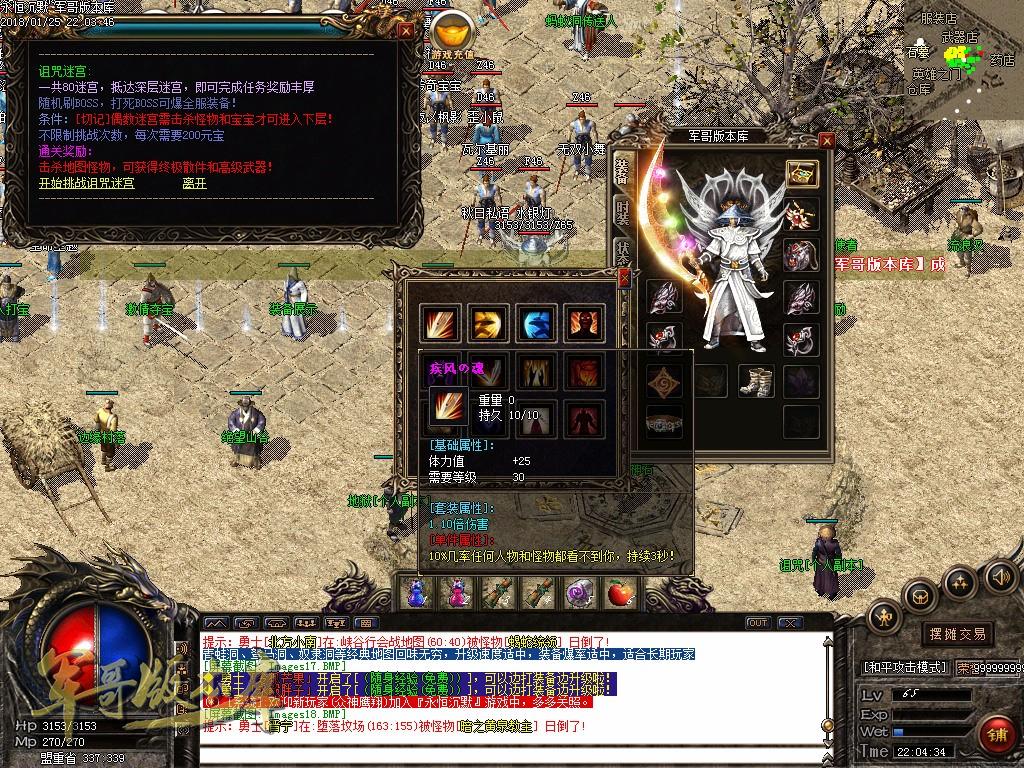Close the cursed maze dialogue window

pos(405,30)
